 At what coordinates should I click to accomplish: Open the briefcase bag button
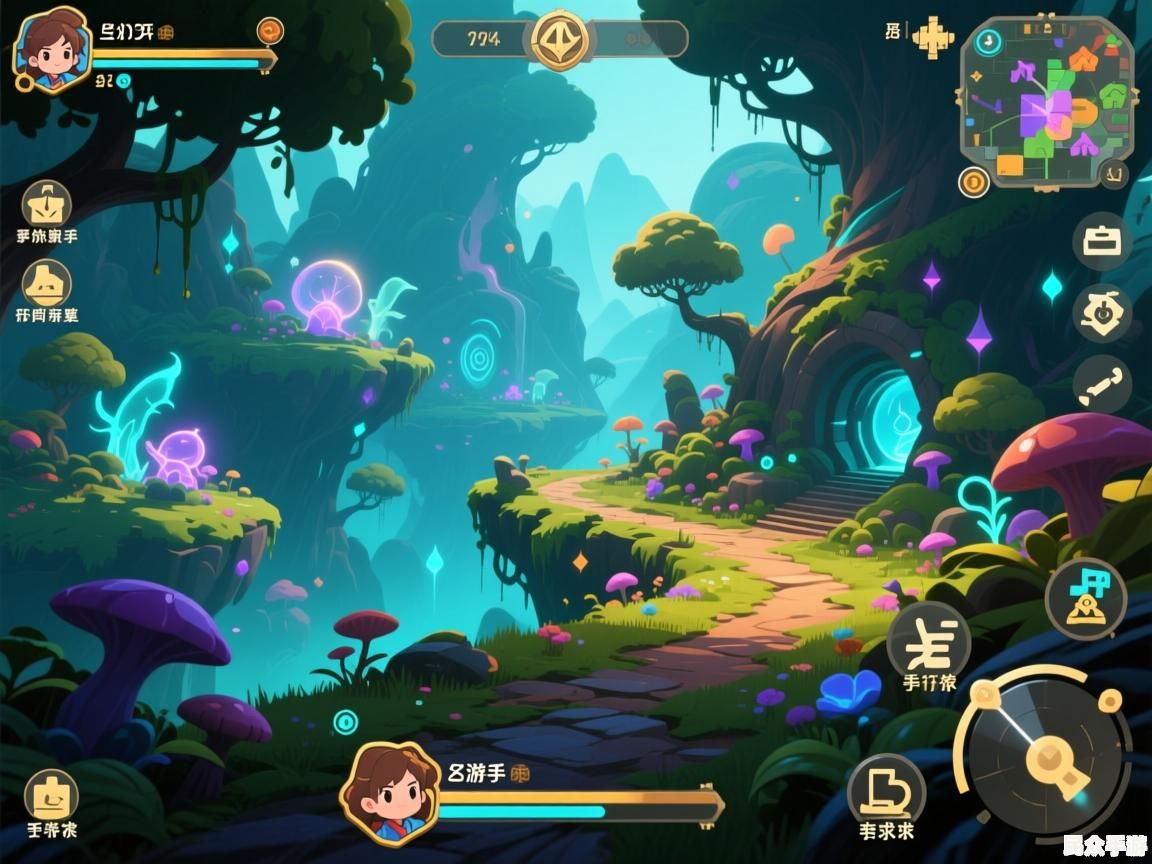click(x=1102, y=243)
